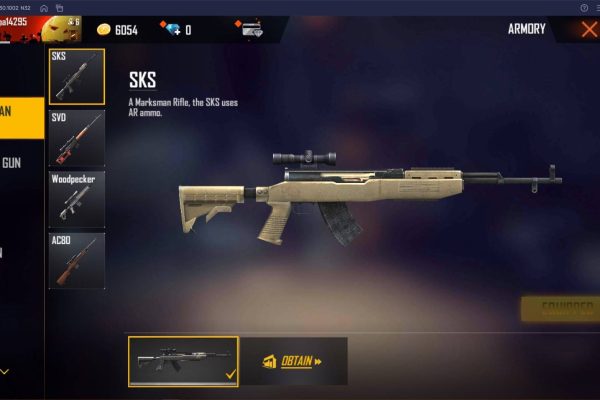This screenshot has height=400, width=600.
Task: Choose the SVD rifle from the list
Action: click(77, 138)
